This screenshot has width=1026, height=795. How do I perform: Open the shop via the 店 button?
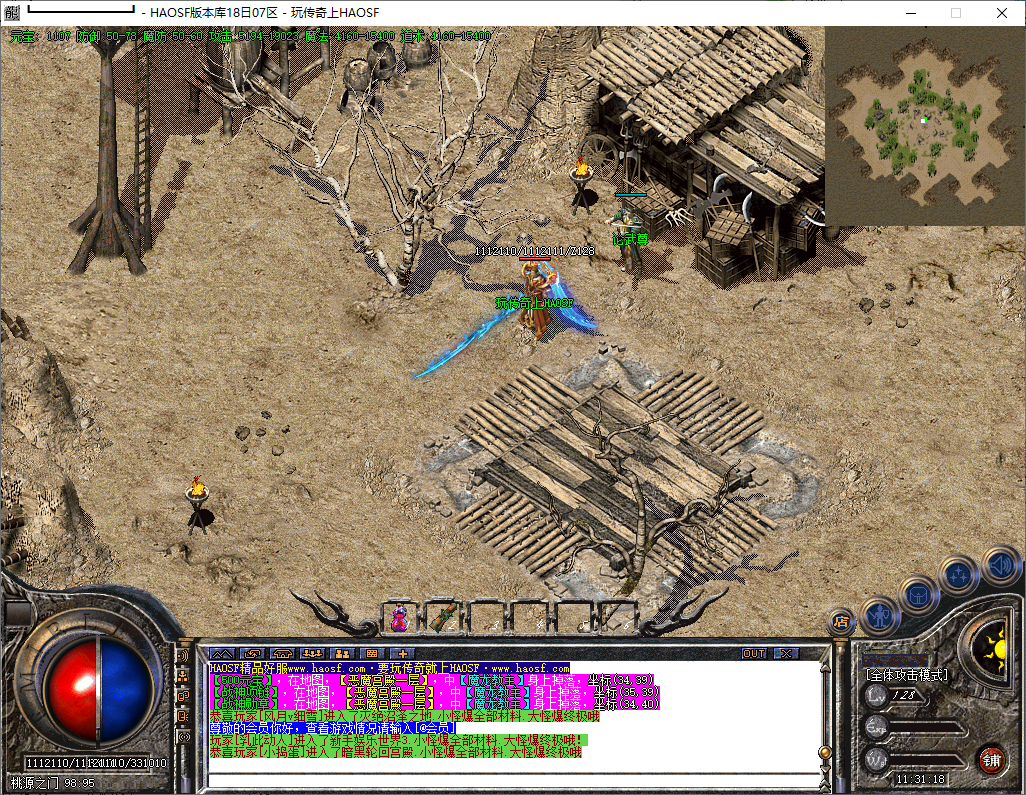tap(842, 622)
